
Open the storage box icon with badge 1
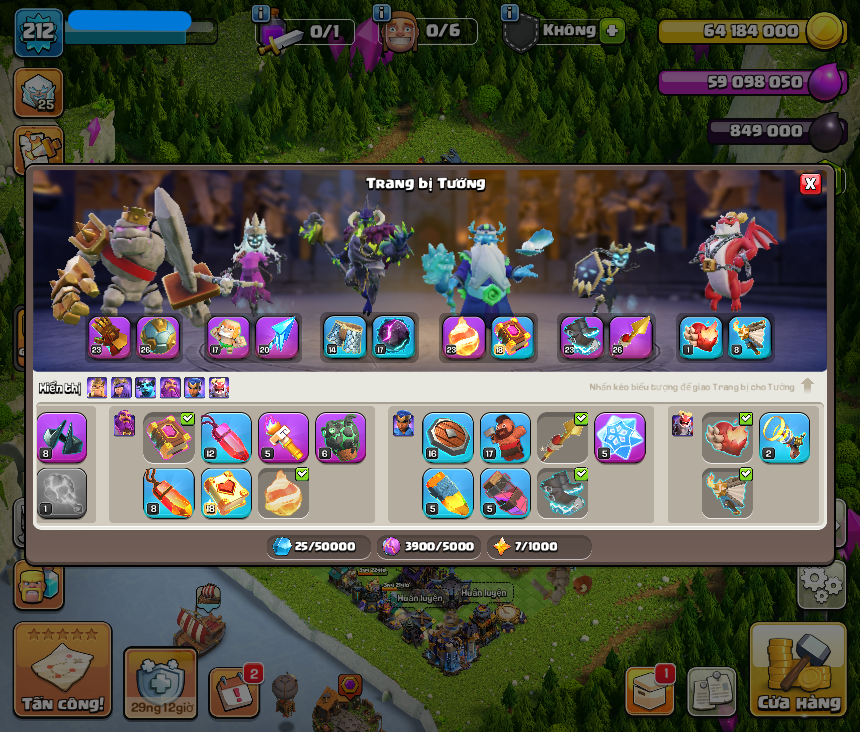pos(649,690)
